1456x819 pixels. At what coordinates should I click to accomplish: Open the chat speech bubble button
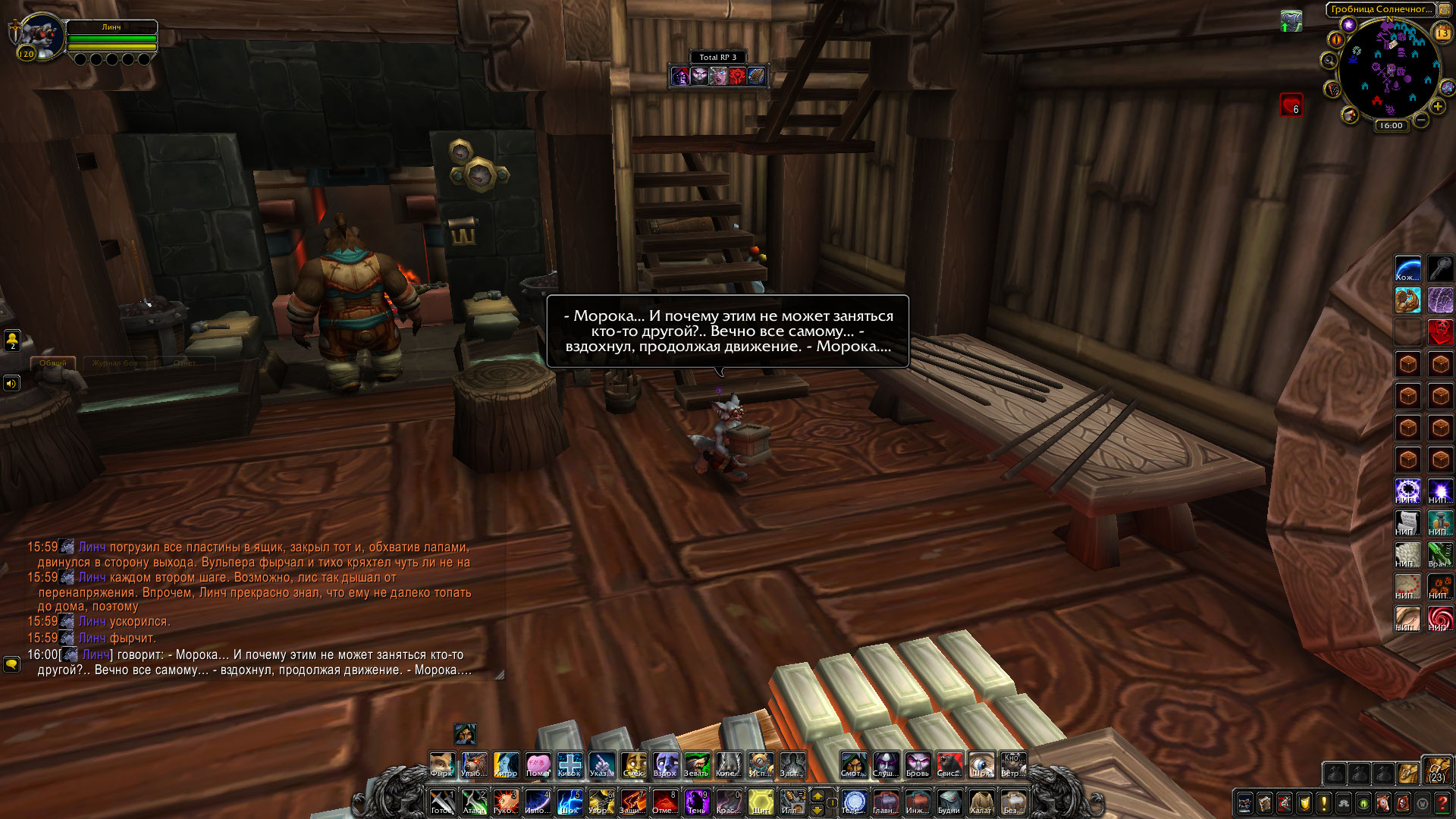(11, 664)
